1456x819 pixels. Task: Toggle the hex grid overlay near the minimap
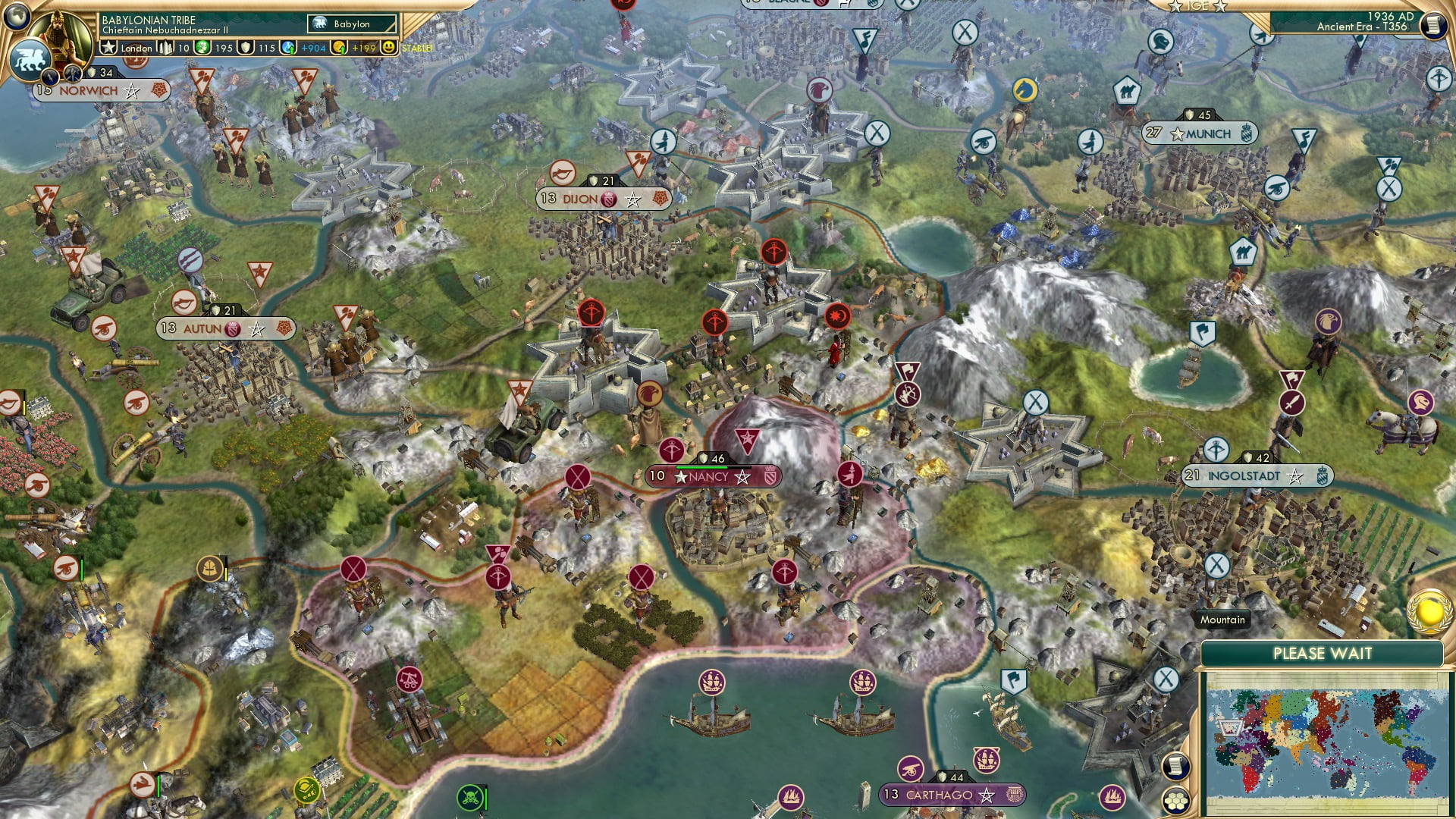(x=1176, y=800)
